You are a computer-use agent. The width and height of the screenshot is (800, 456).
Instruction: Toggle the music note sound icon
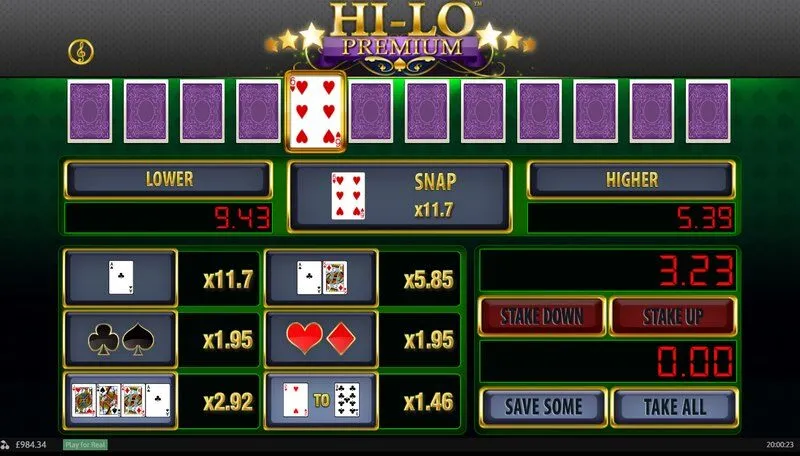(78, 51)
